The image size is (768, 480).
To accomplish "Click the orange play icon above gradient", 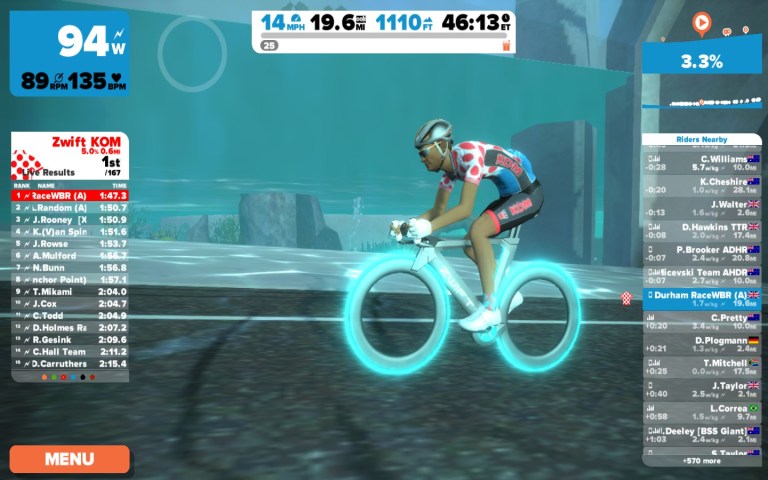I will point(701,21).
